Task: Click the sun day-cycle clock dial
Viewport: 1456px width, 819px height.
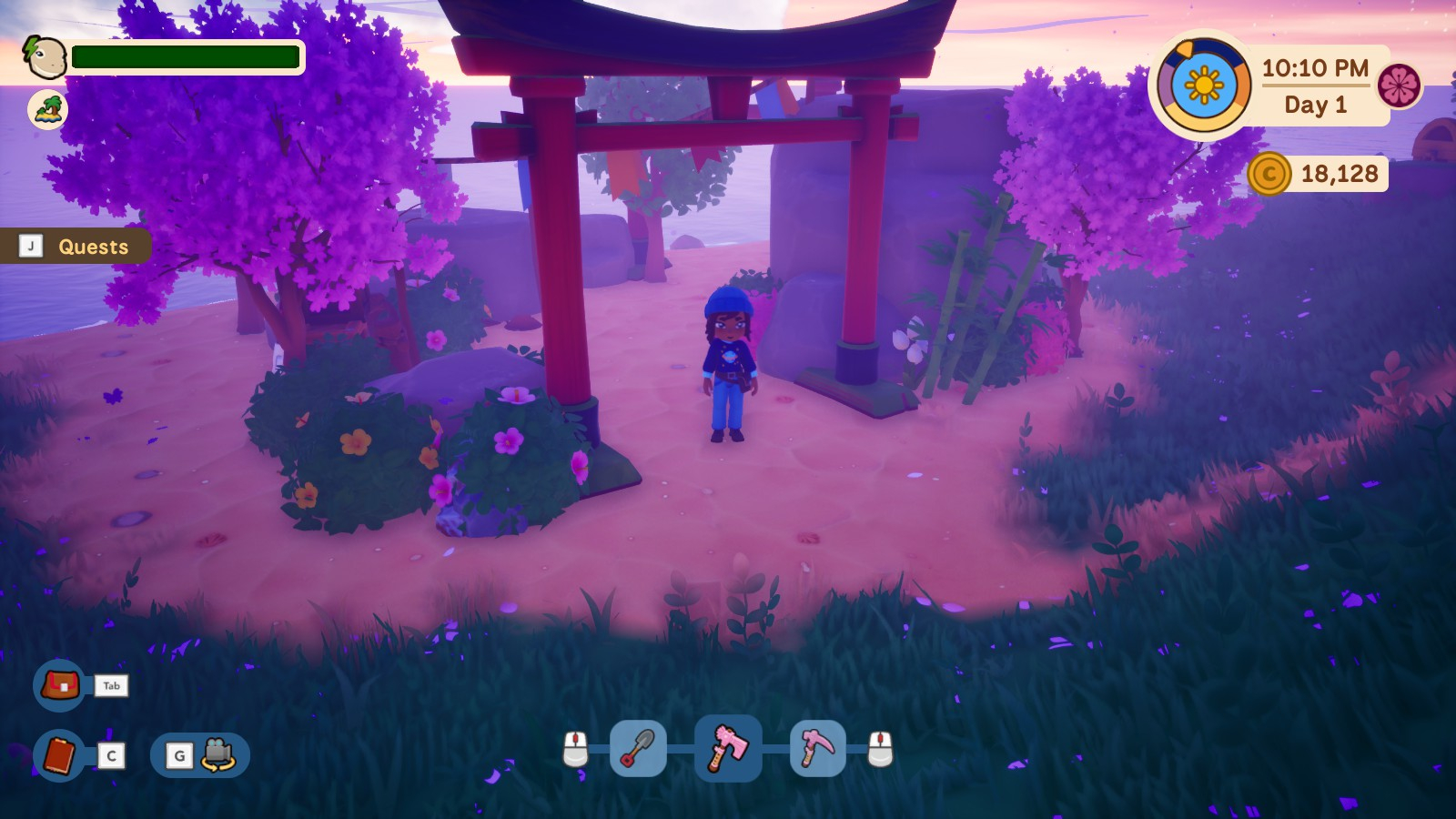Action: 1204,86
